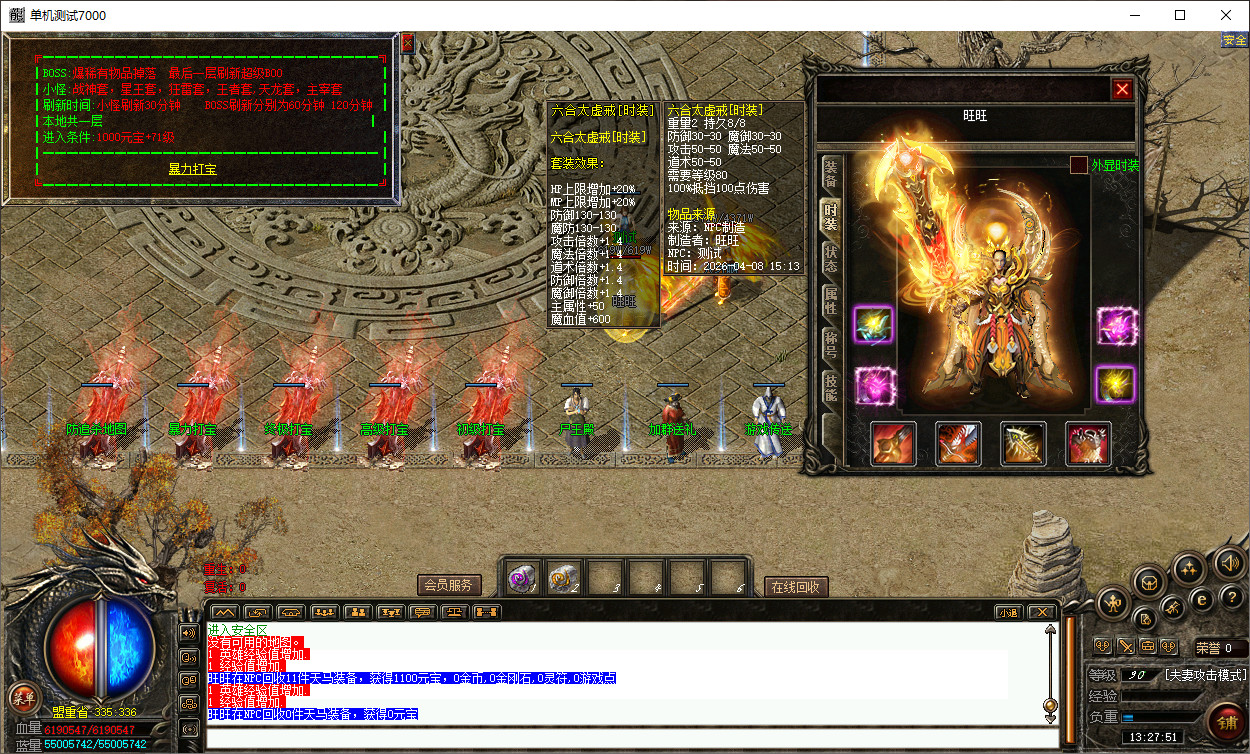This screenshot has height=754, width=1250.
Task: Maximize the game window
Action: click(x=1180, y=15)
